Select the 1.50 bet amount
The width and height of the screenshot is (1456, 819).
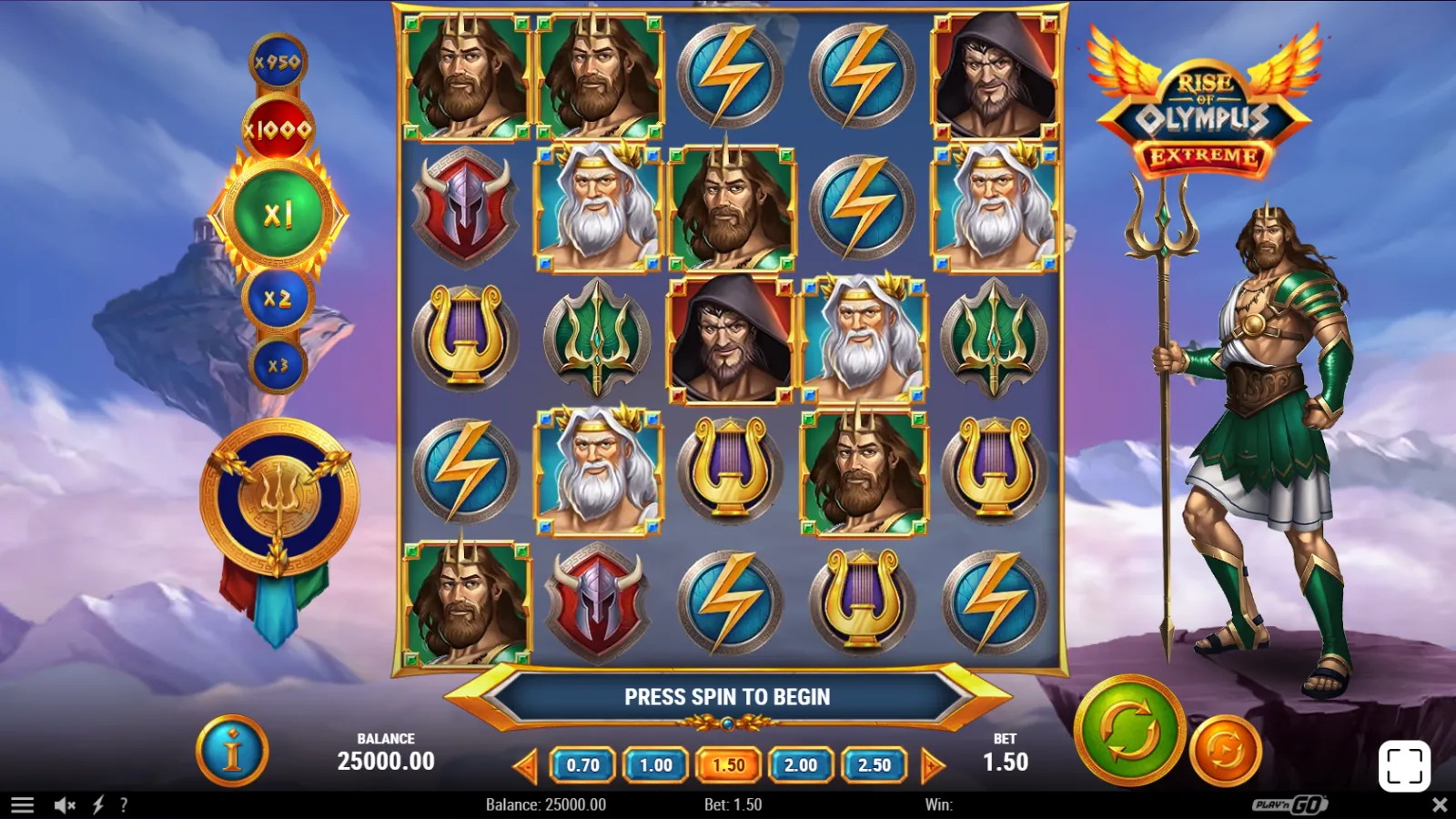click(728, 765)
